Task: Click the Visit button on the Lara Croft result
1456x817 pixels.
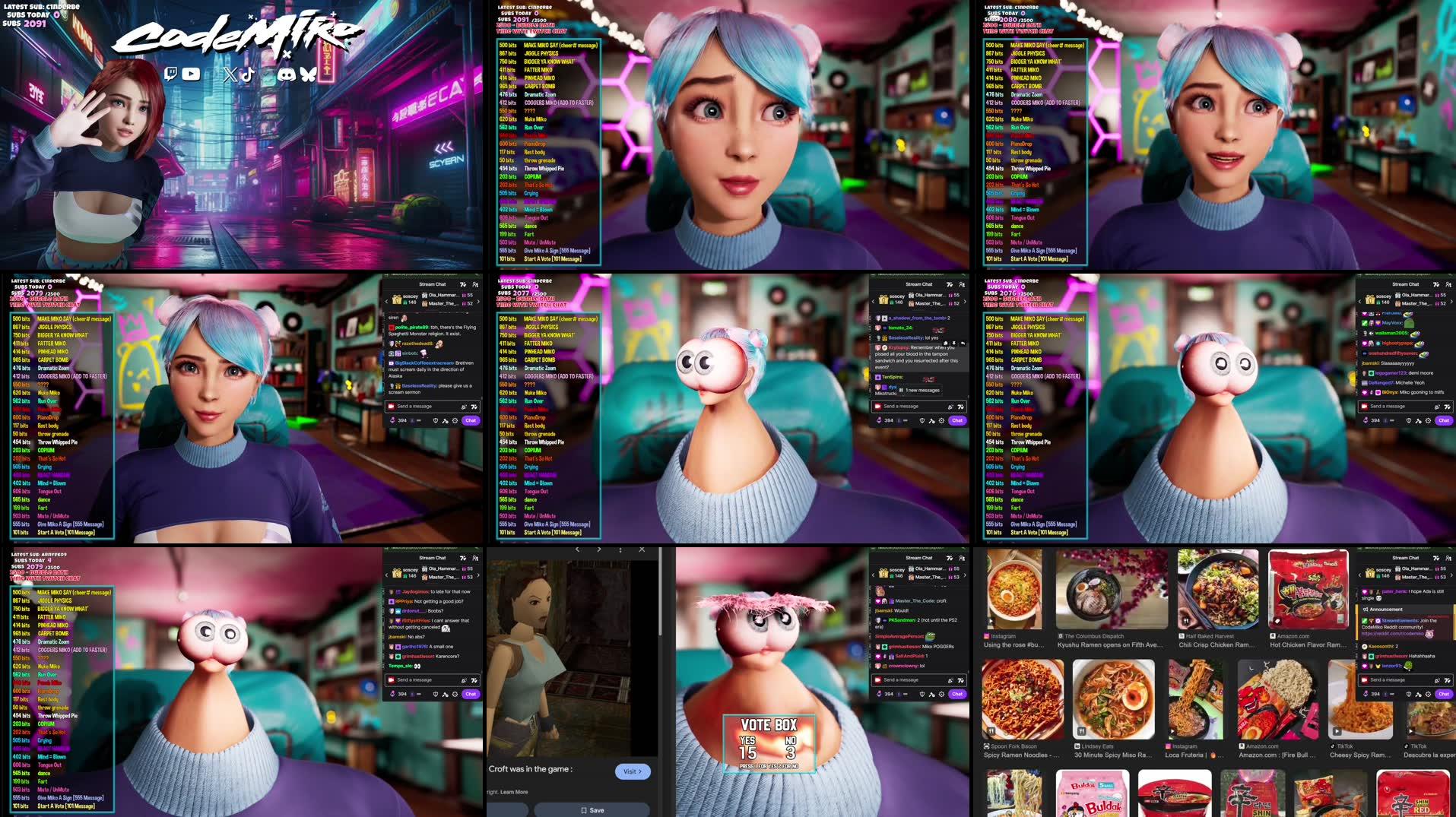Action: pos(633,771)
